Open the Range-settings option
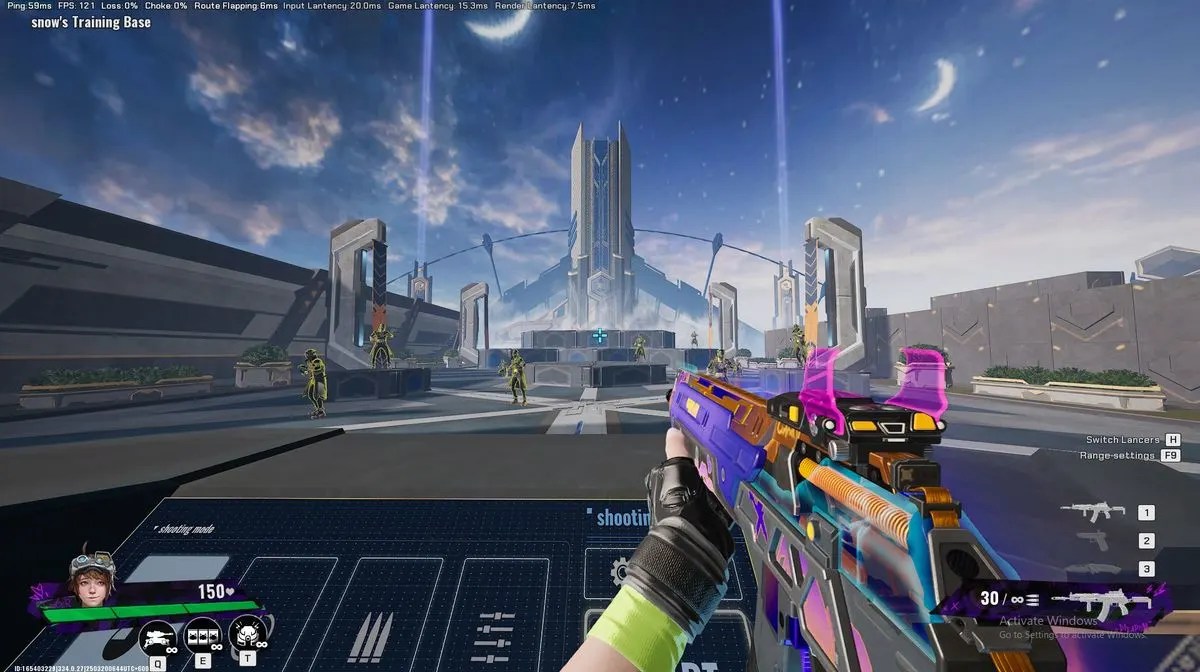1200x672 pixels. (1117, 455)
